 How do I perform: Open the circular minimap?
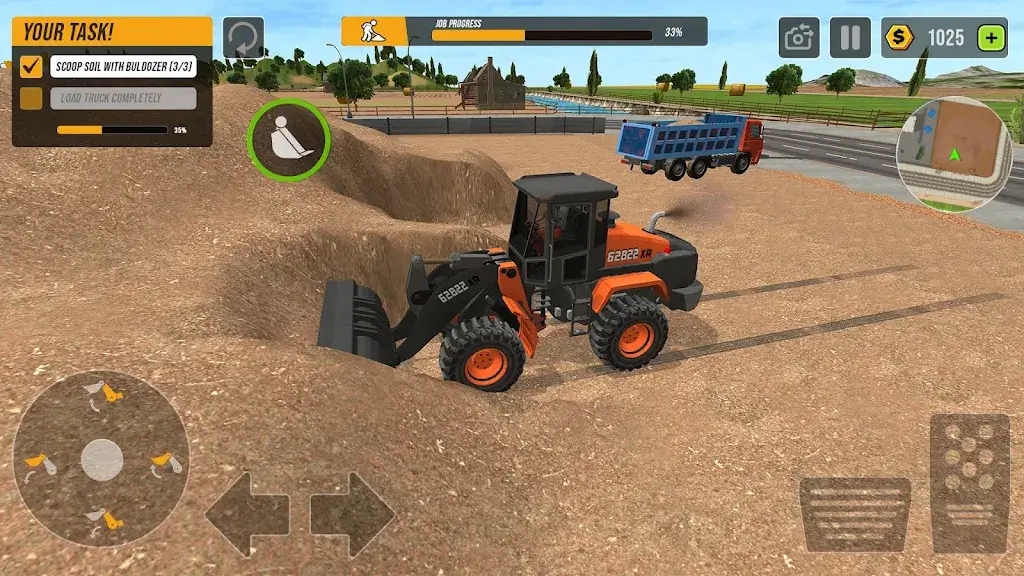(957, 152)
